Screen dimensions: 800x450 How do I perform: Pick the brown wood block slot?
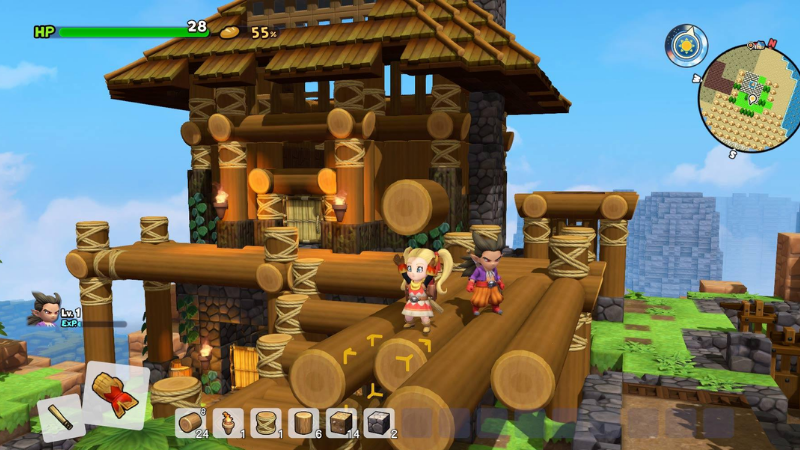point(341,423)
